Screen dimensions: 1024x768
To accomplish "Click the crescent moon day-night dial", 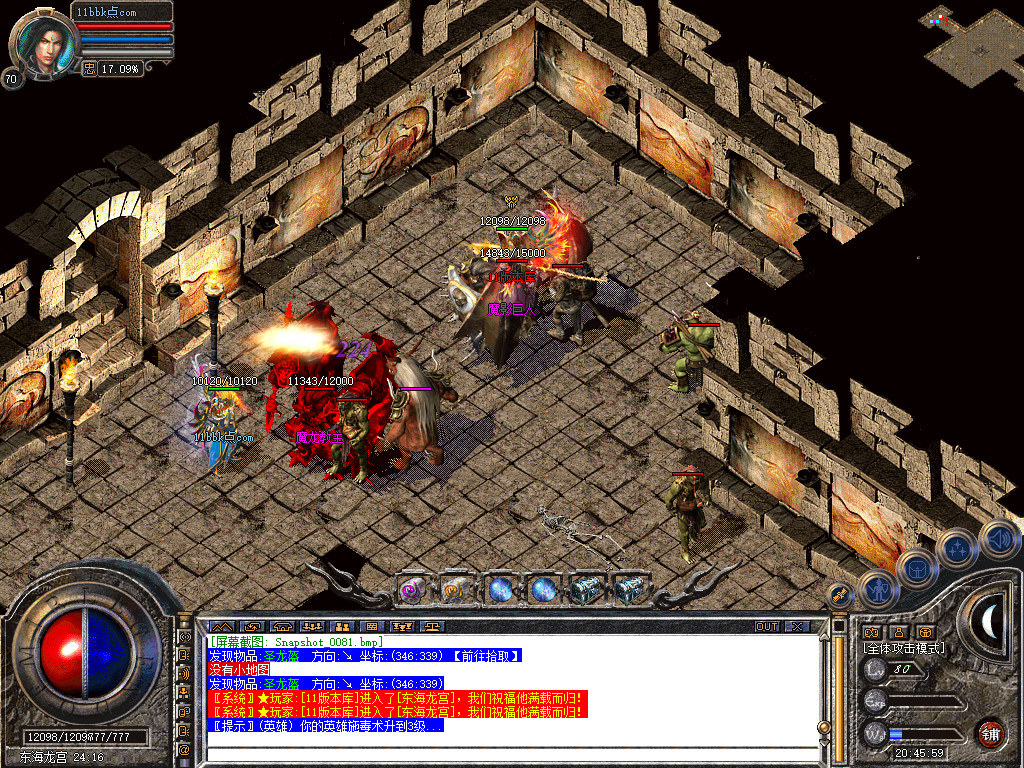I will pos(990,621).
